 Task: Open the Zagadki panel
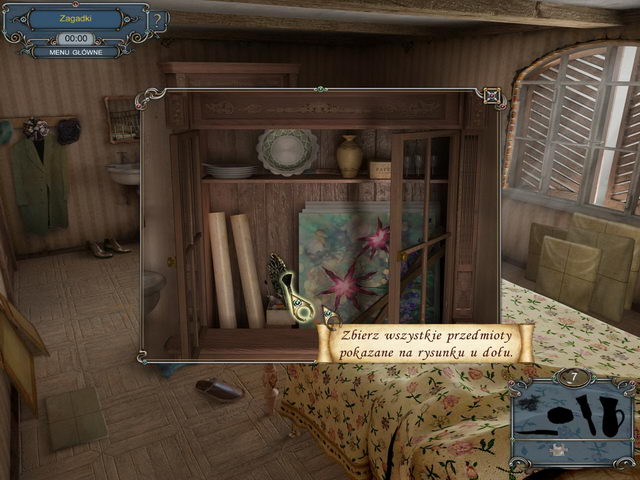click(75, 19)
